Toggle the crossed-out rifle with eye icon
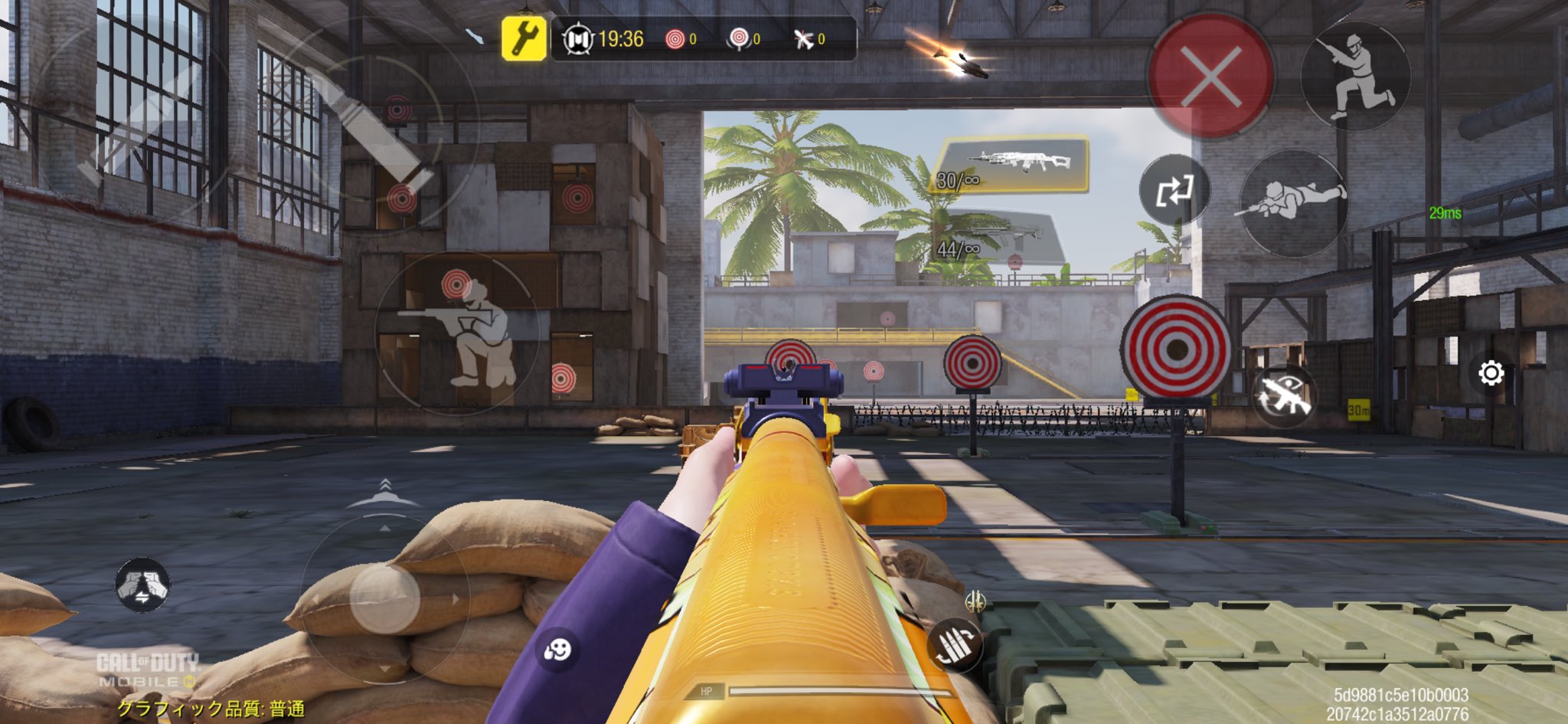The width and height of the screenshot is (1568, 724). point(1282,397)
